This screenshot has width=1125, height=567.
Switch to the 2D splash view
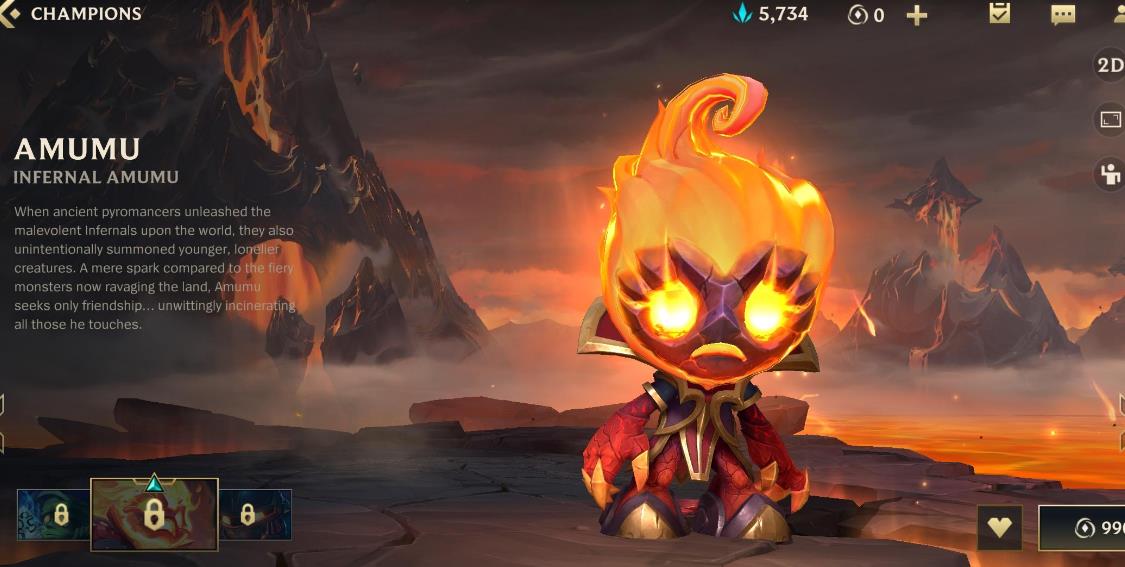1110,65
